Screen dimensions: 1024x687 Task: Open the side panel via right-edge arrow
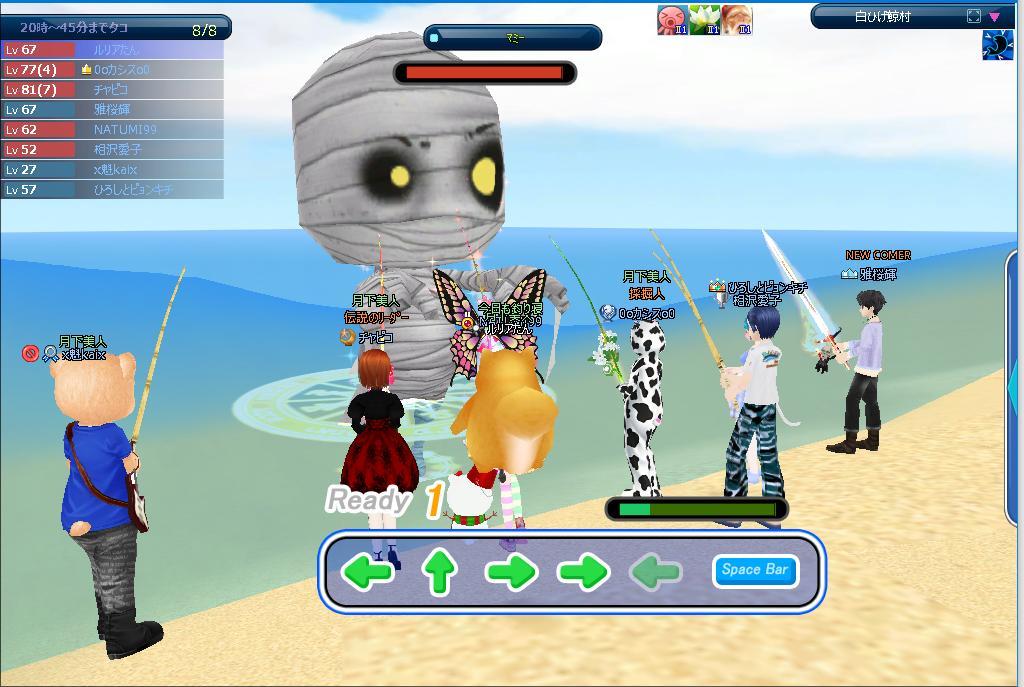point(1016,385)
